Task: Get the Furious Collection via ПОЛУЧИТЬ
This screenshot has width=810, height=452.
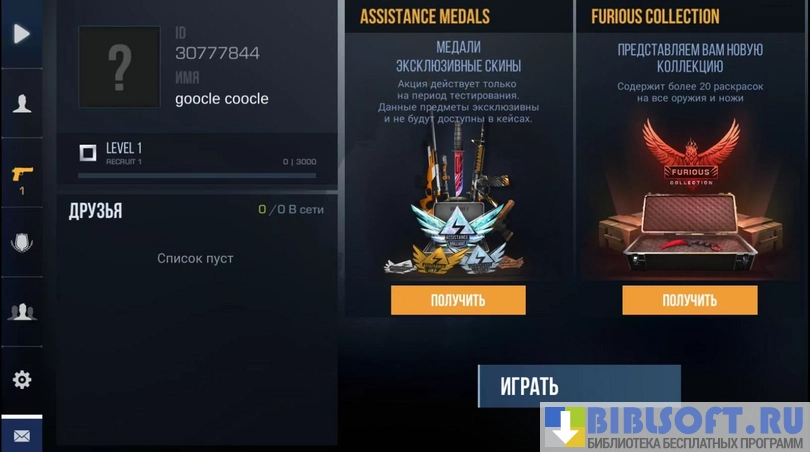Action: [x=689, y=300]
